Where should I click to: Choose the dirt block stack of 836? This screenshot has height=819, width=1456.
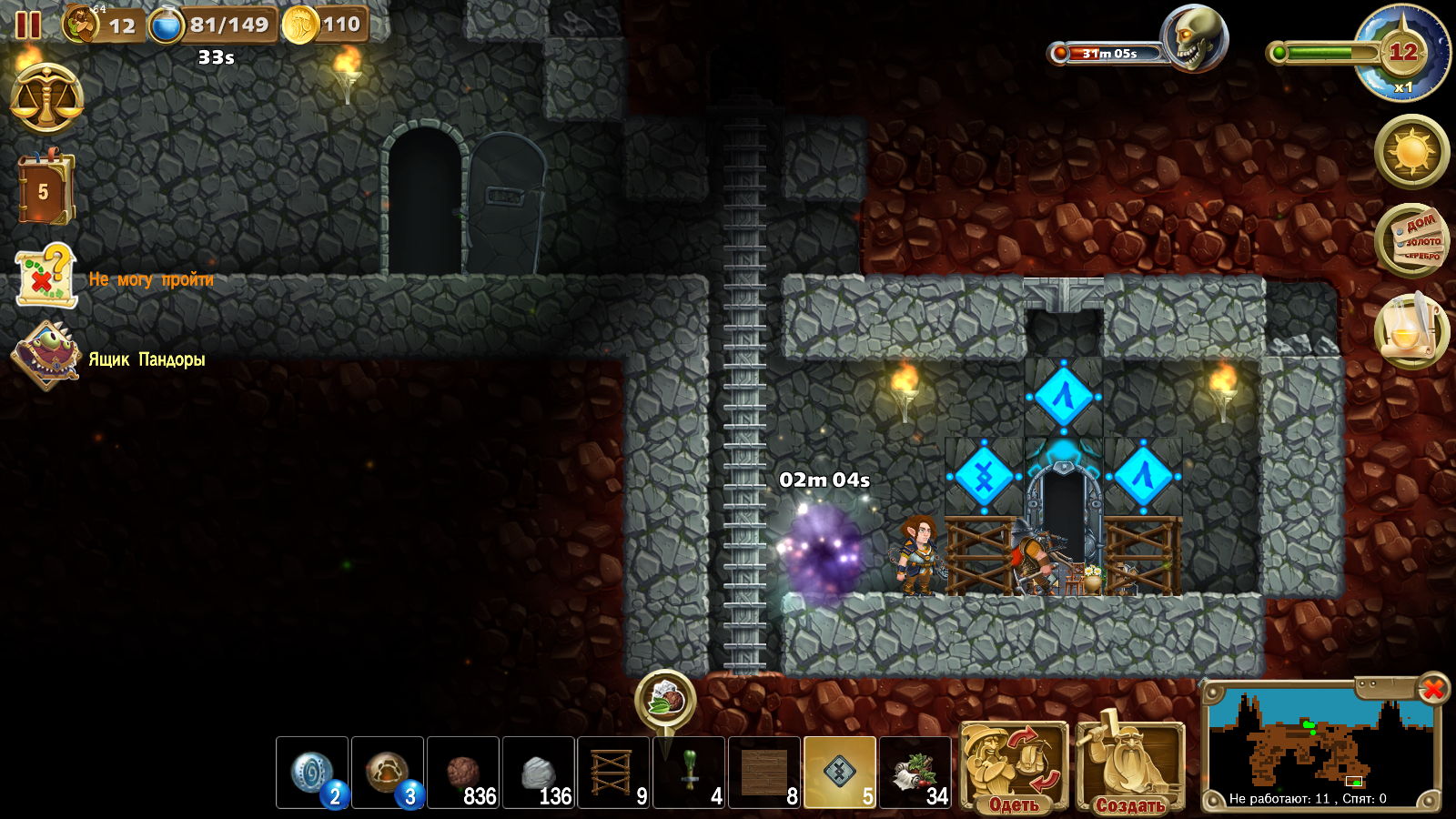click(x=463, y=773)
